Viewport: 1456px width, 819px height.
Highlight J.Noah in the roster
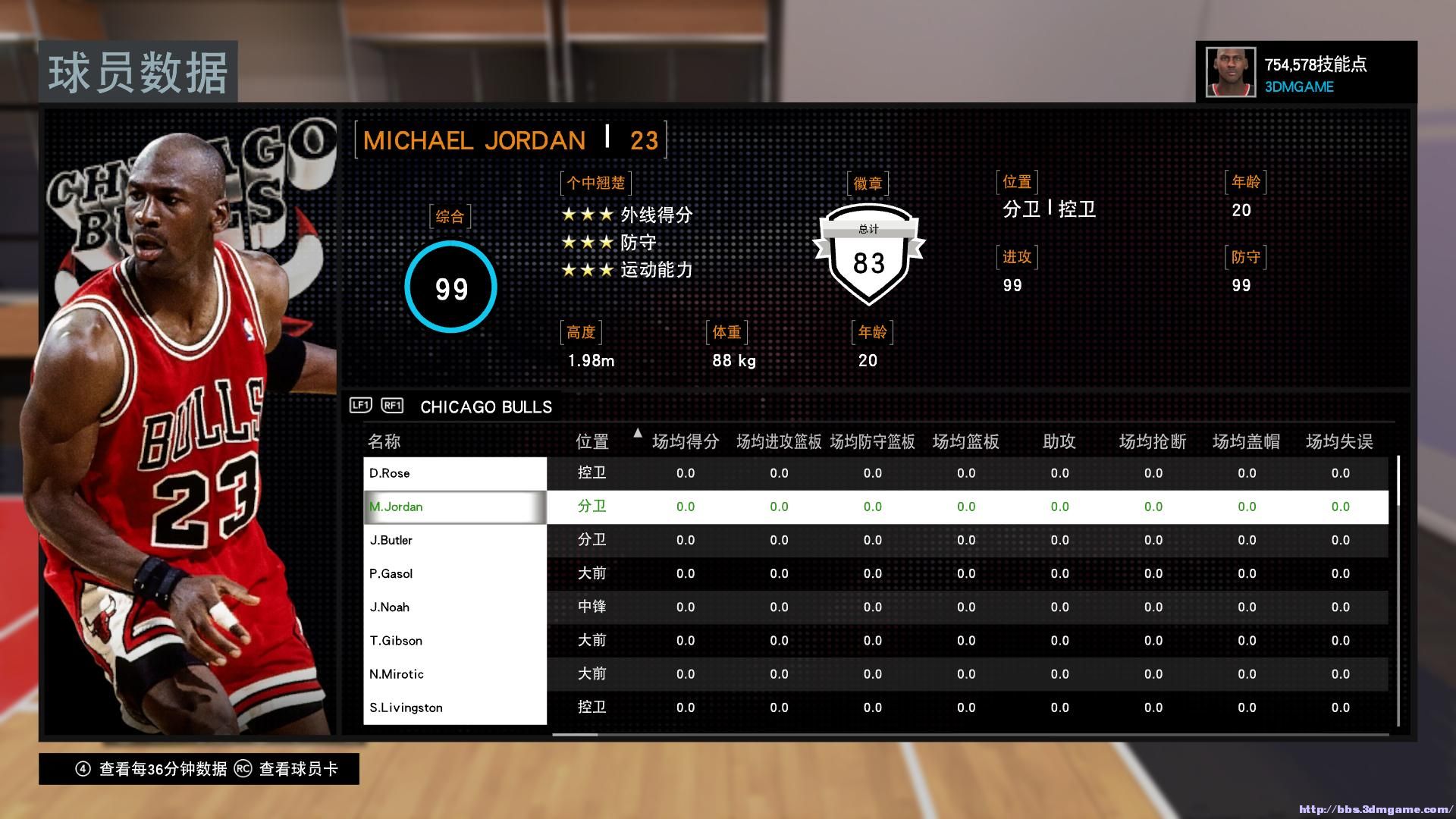454,607
